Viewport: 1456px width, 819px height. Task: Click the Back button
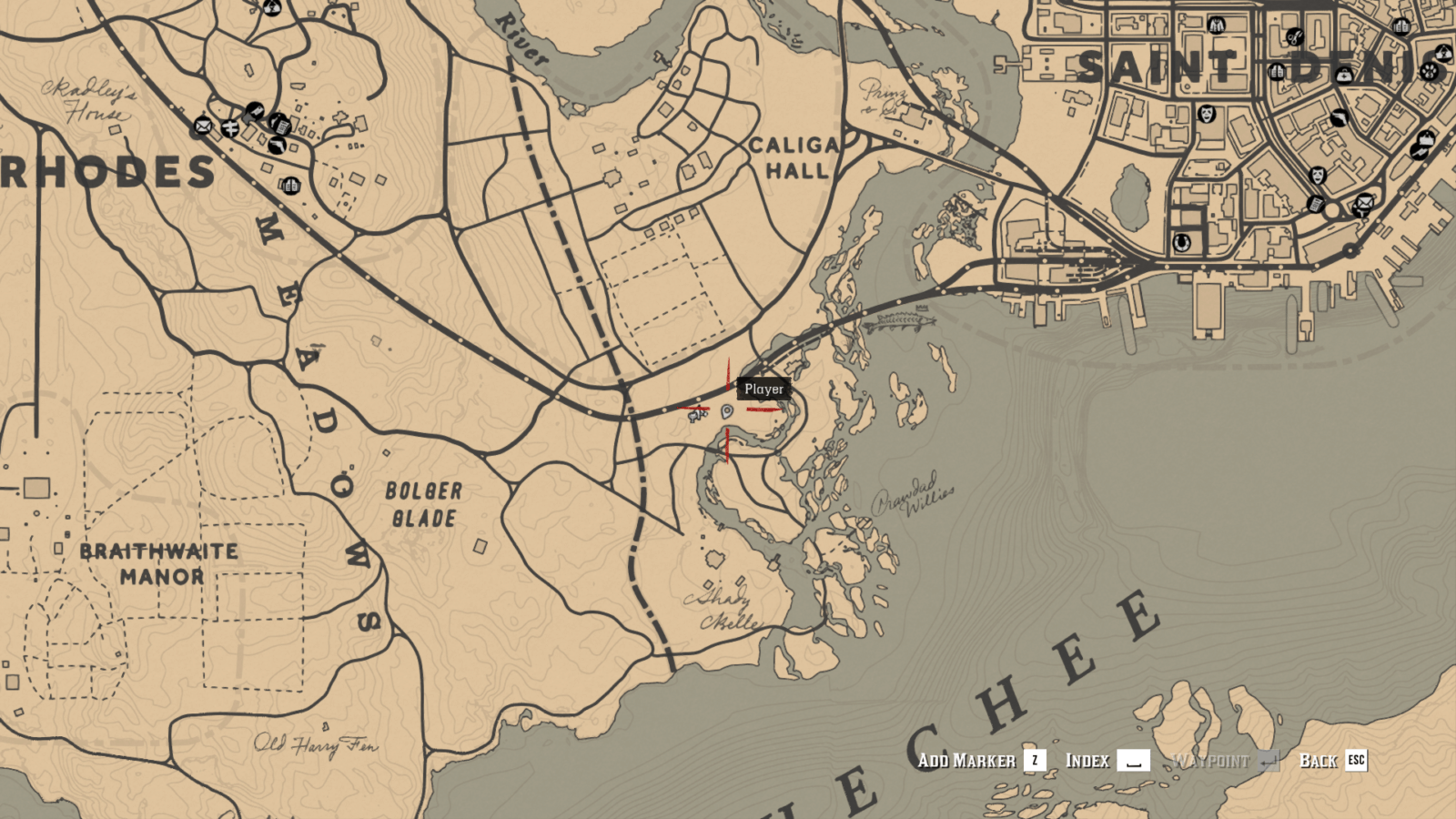pyautogui.click(x=1319, y=762)
